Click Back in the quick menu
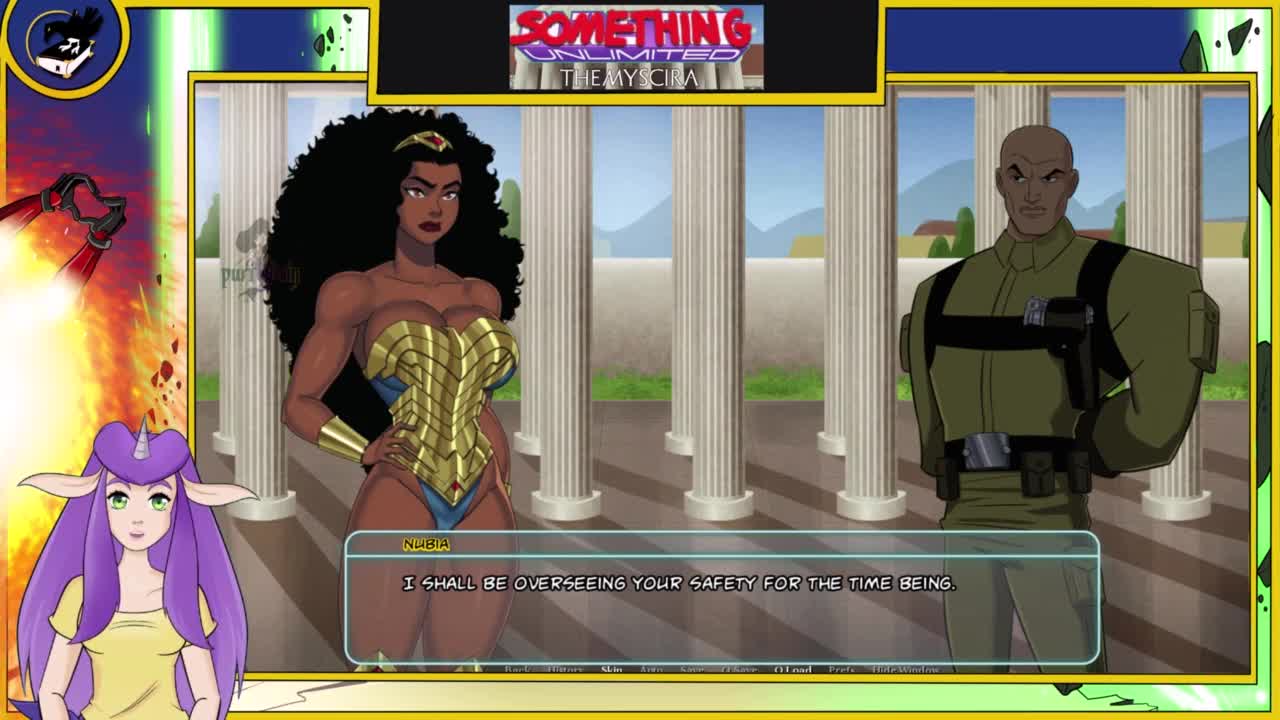Viewport: 1280px width, 720px height. (516, 669)
